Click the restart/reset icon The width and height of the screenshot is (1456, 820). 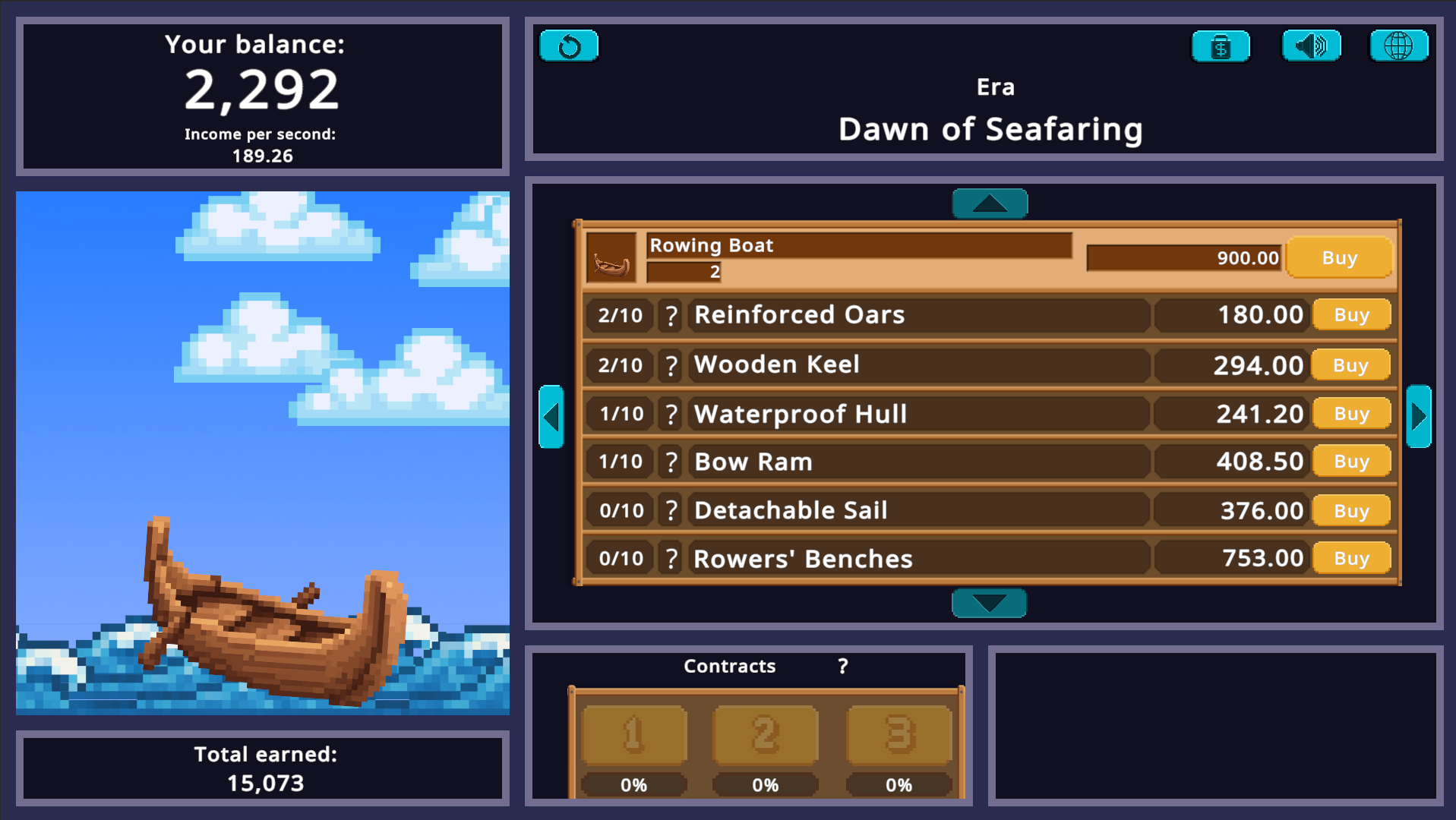[x=568, y=46]
